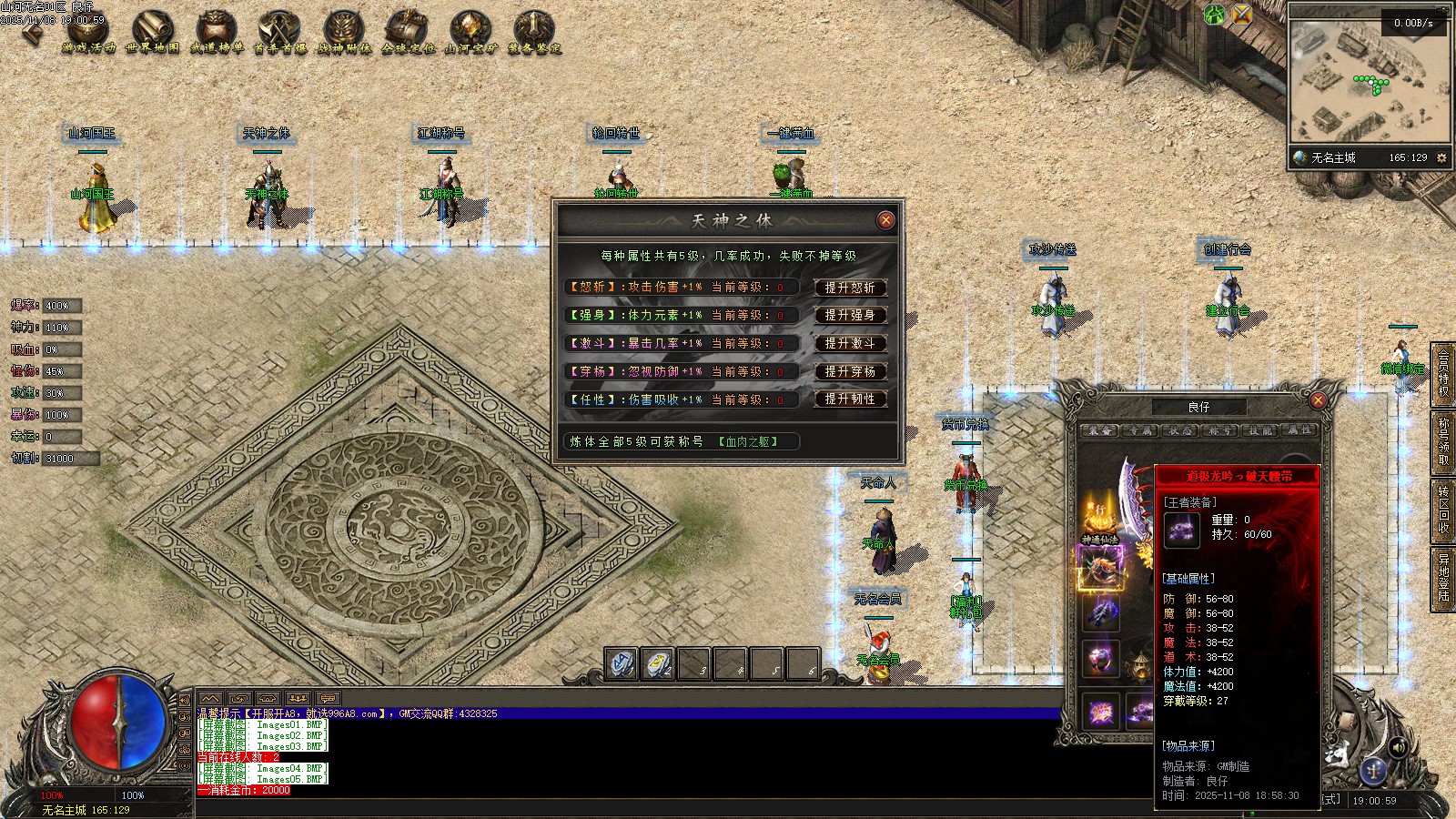The height and width of the screenshot is (819, 1456).
Task: Close the 天神之体 dialog window
Action: (885, 220)
